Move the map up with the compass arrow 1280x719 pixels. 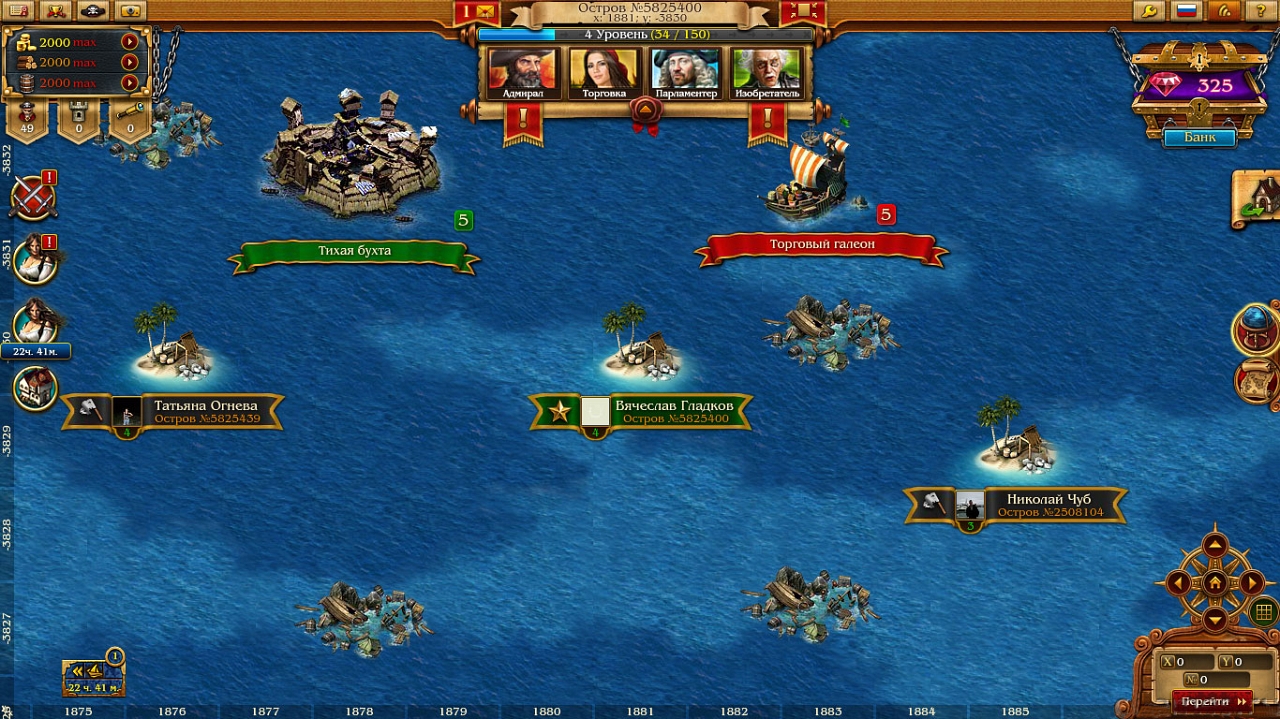(x=1214, y=546)
